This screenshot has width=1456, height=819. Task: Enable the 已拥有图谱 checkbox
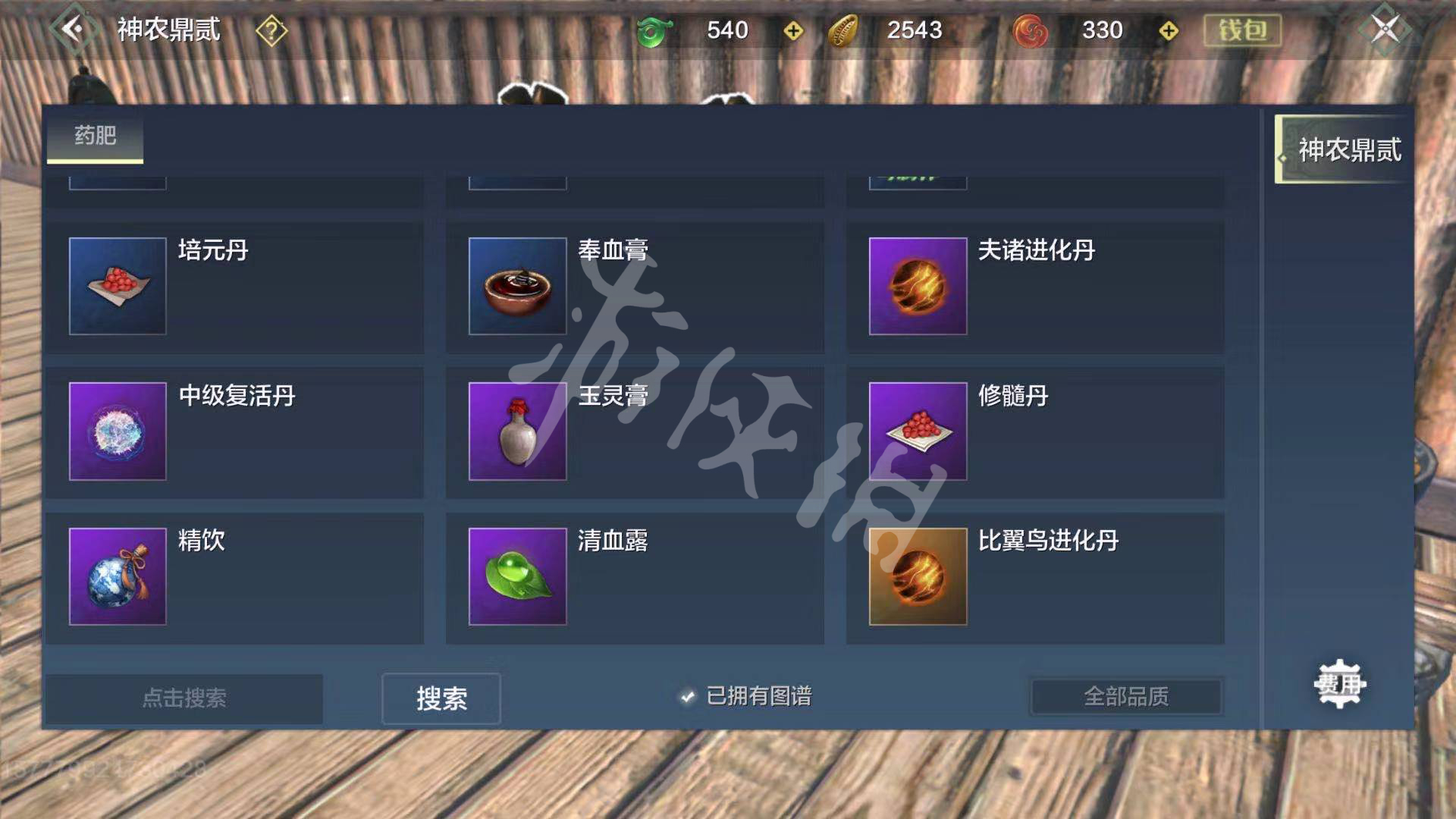[687, 698]
